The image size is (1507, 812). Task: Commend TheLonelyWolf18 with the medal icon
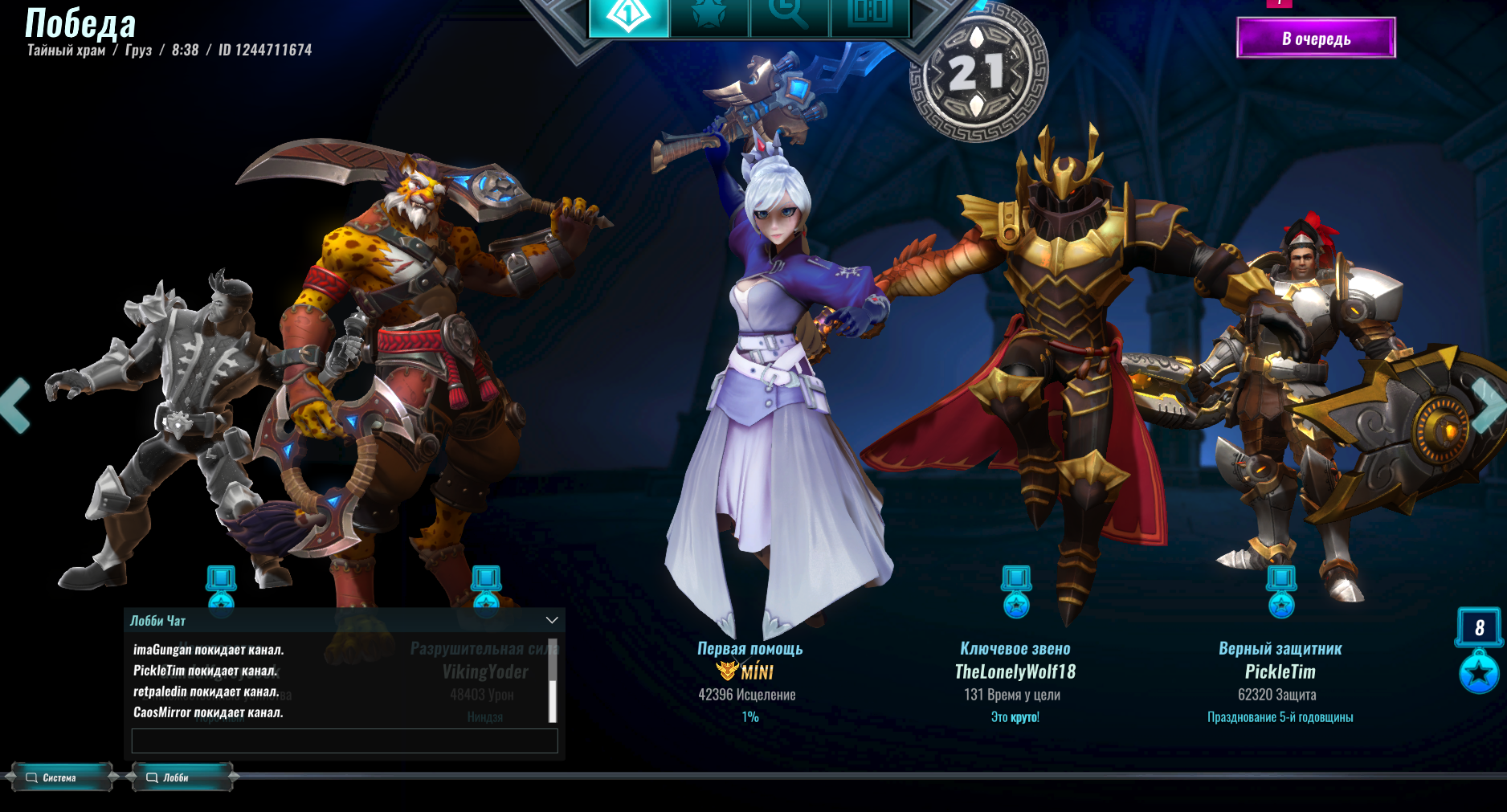pos(1016,592)
